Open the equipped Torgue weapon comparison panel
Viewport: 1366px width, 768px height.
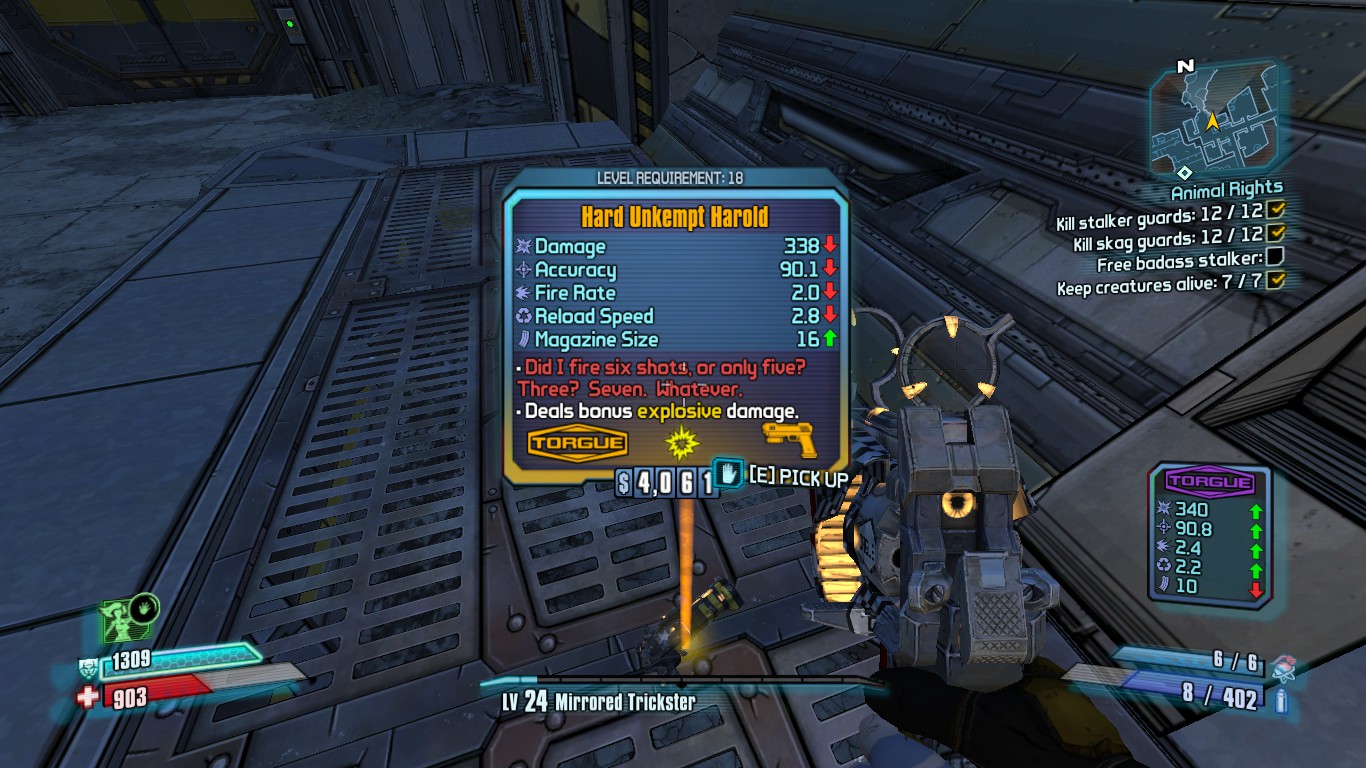coord(1209,533)
